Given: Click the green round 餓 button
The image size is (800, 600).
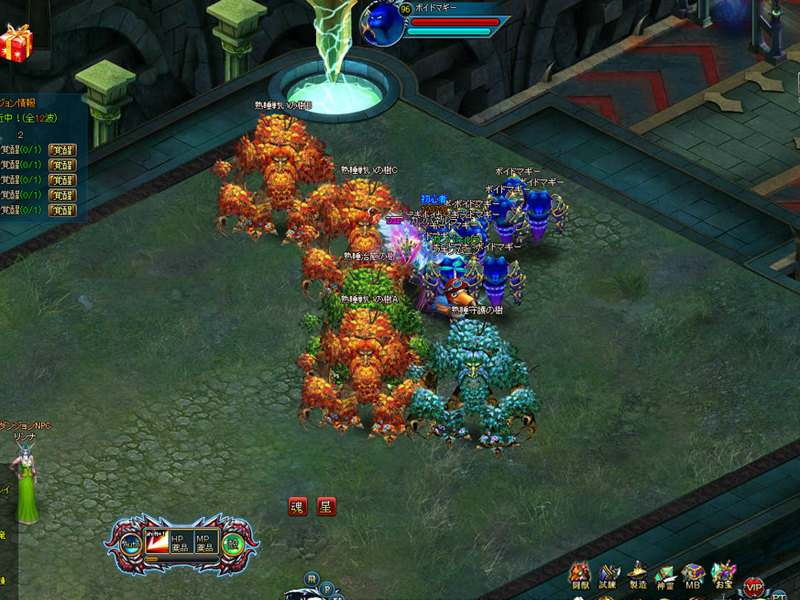Looking at the screenshot, I should (232, 545).
